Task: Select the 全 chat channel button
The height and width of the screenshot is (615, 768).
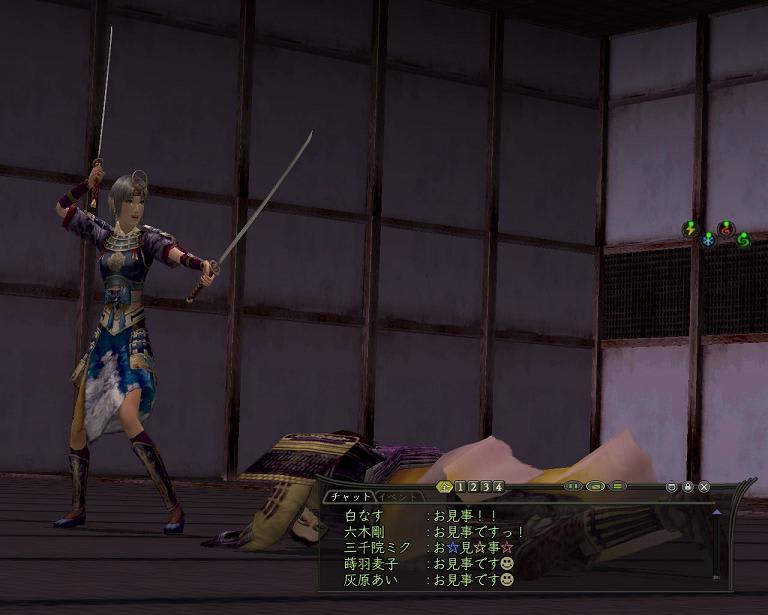Action: pos(445,487)
